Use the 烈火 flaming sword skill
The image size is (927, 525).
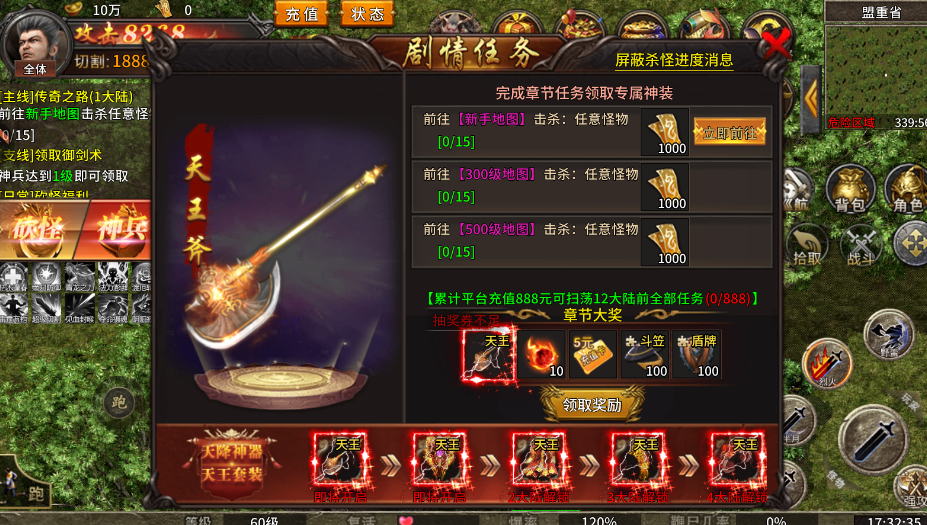(826, 362)
